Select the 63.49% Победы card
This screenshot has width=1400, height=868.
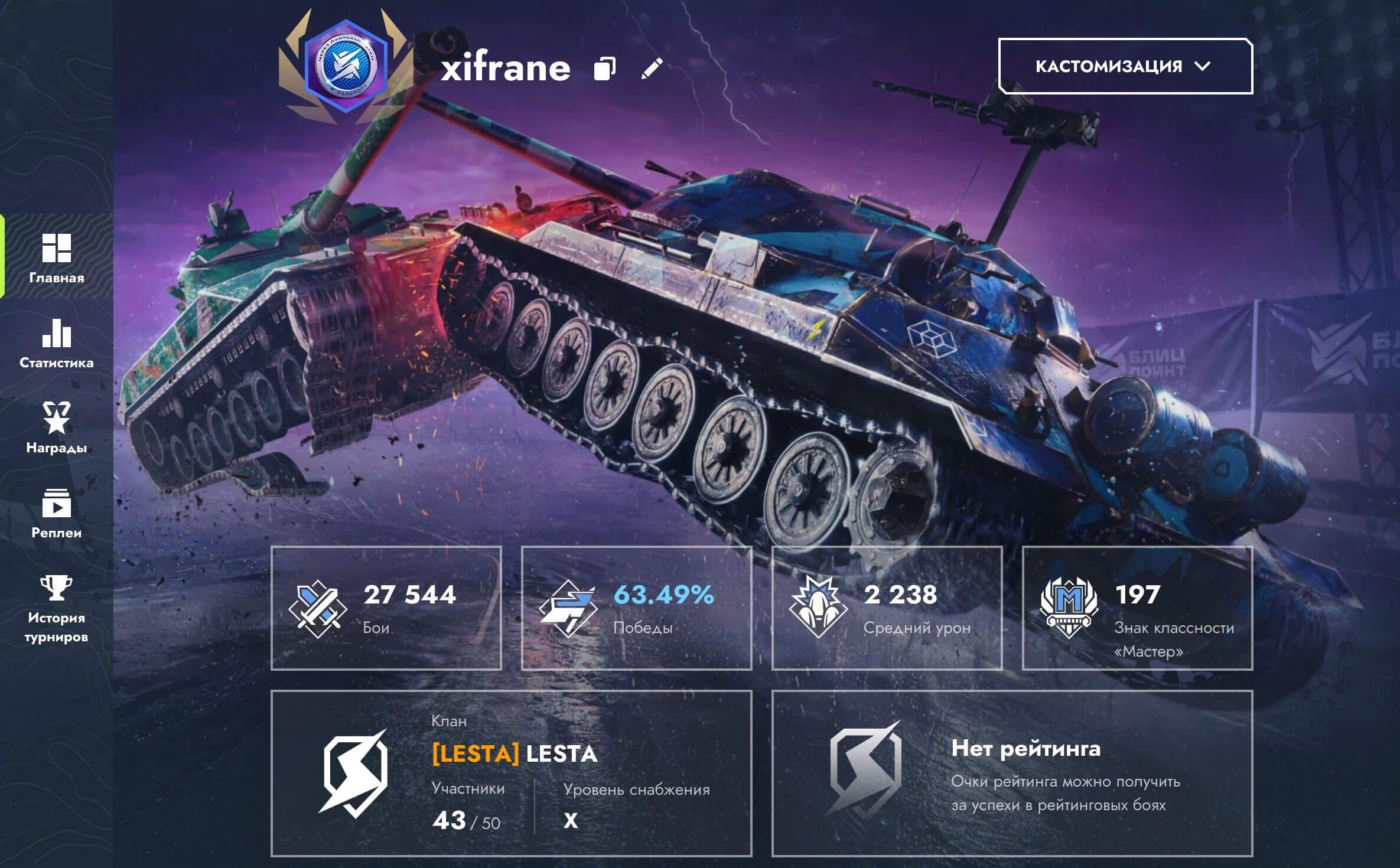click(636, 608)
